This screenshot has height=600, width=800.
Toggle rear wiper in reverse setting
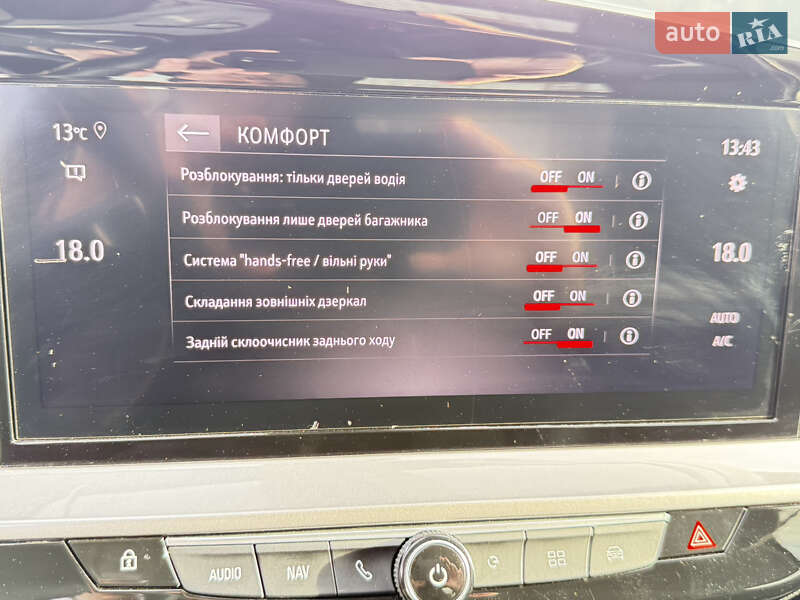point(558,335)
